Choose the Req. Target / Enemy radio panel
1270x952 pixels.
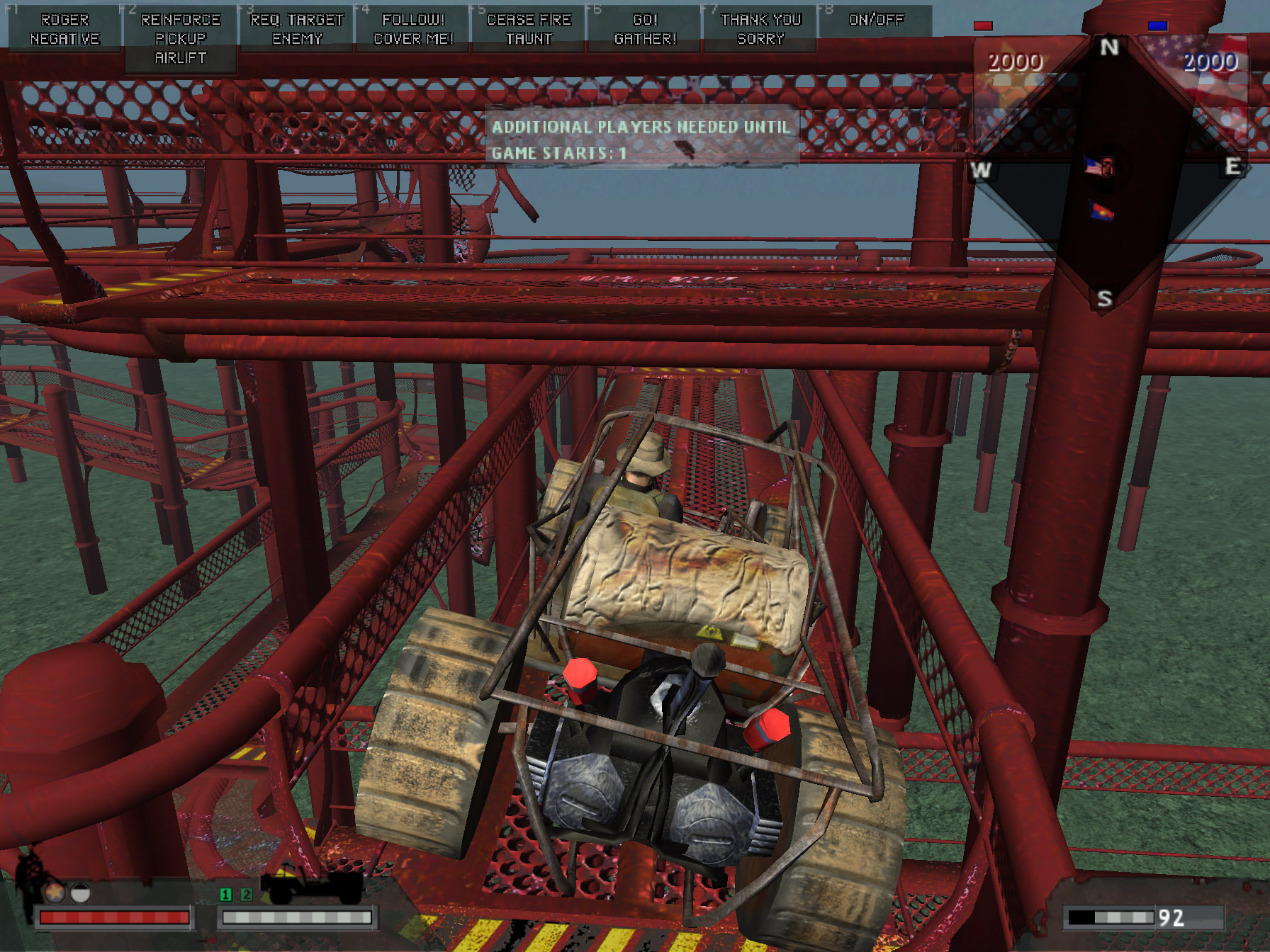pos(297,29)
